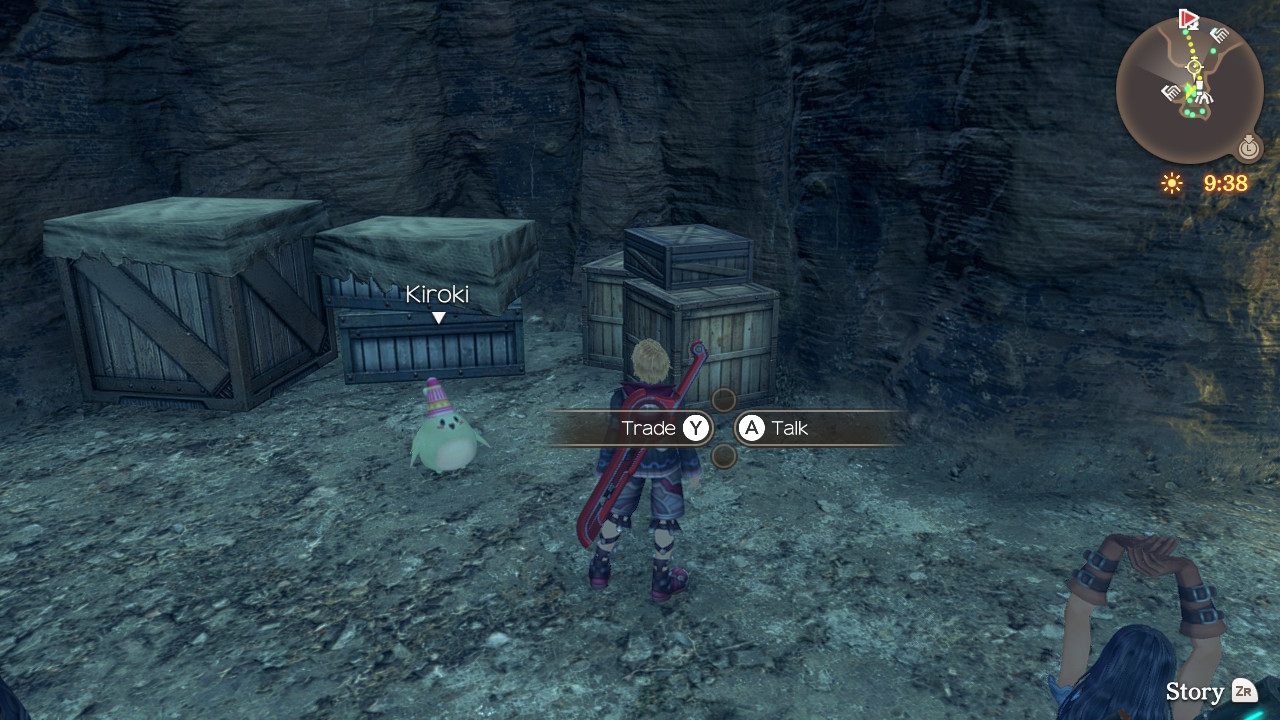Click the red flag marker on minimap
Image resolution: width=1280 pixels, height=720 pixels.
pyautogui.click(x=1188, y=18)
